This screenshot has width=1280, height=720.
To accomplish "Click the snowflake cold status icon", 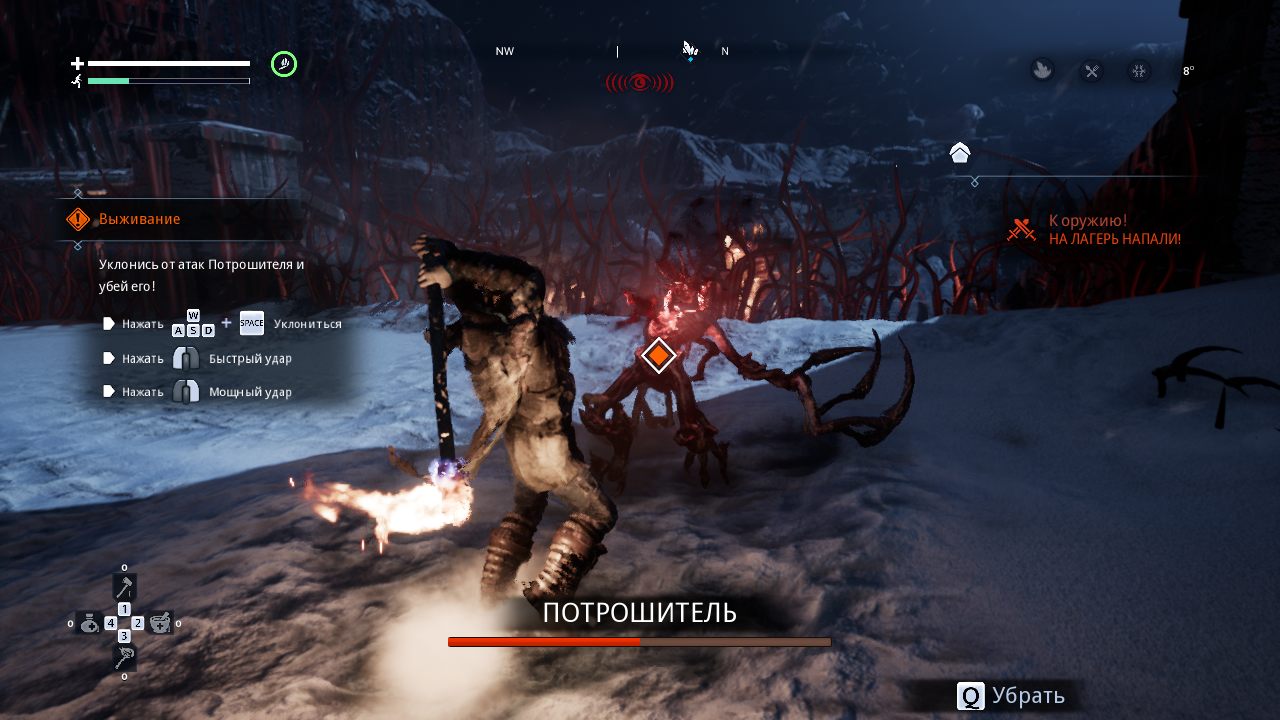I will coord(1138,71).
